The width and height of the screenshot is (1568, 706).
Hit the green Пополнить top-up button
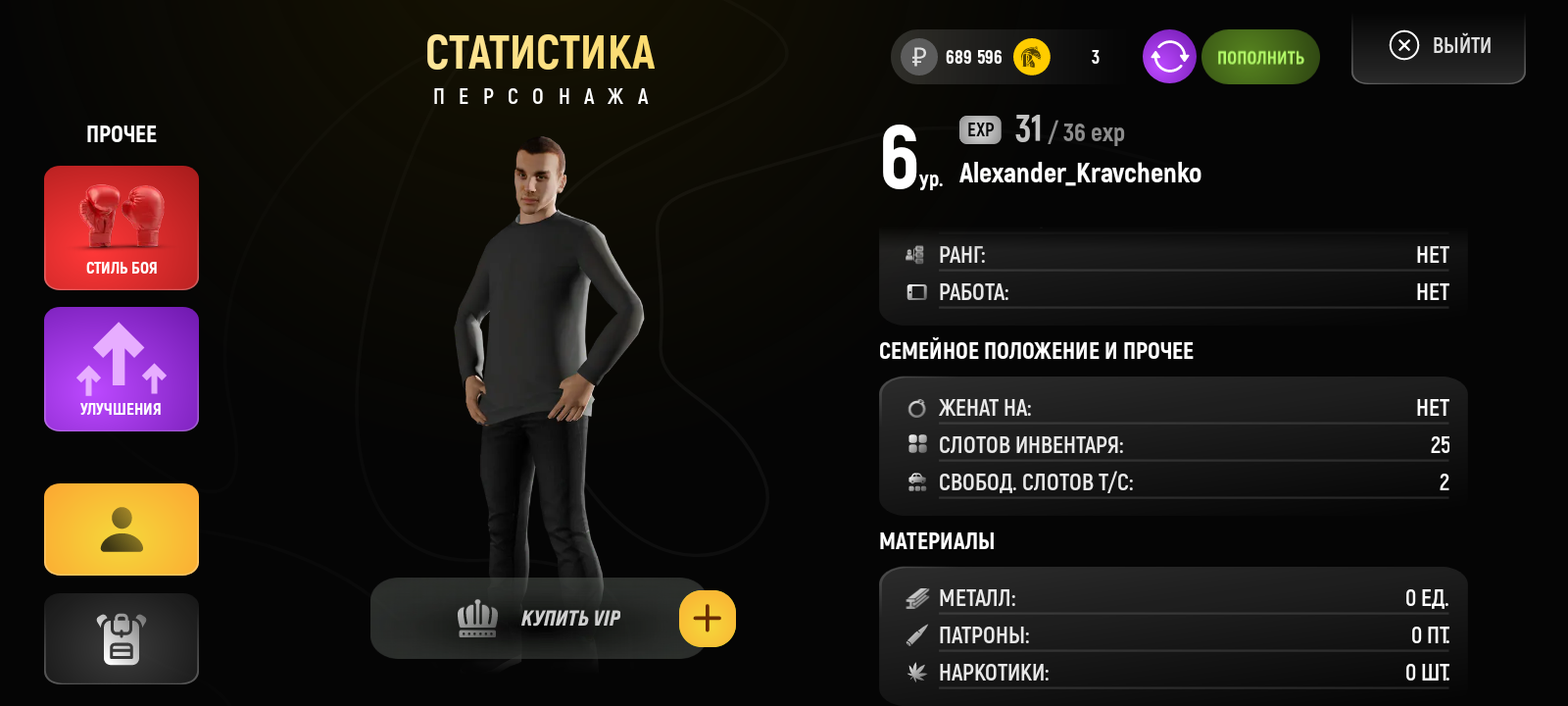tap(1260, 57)
